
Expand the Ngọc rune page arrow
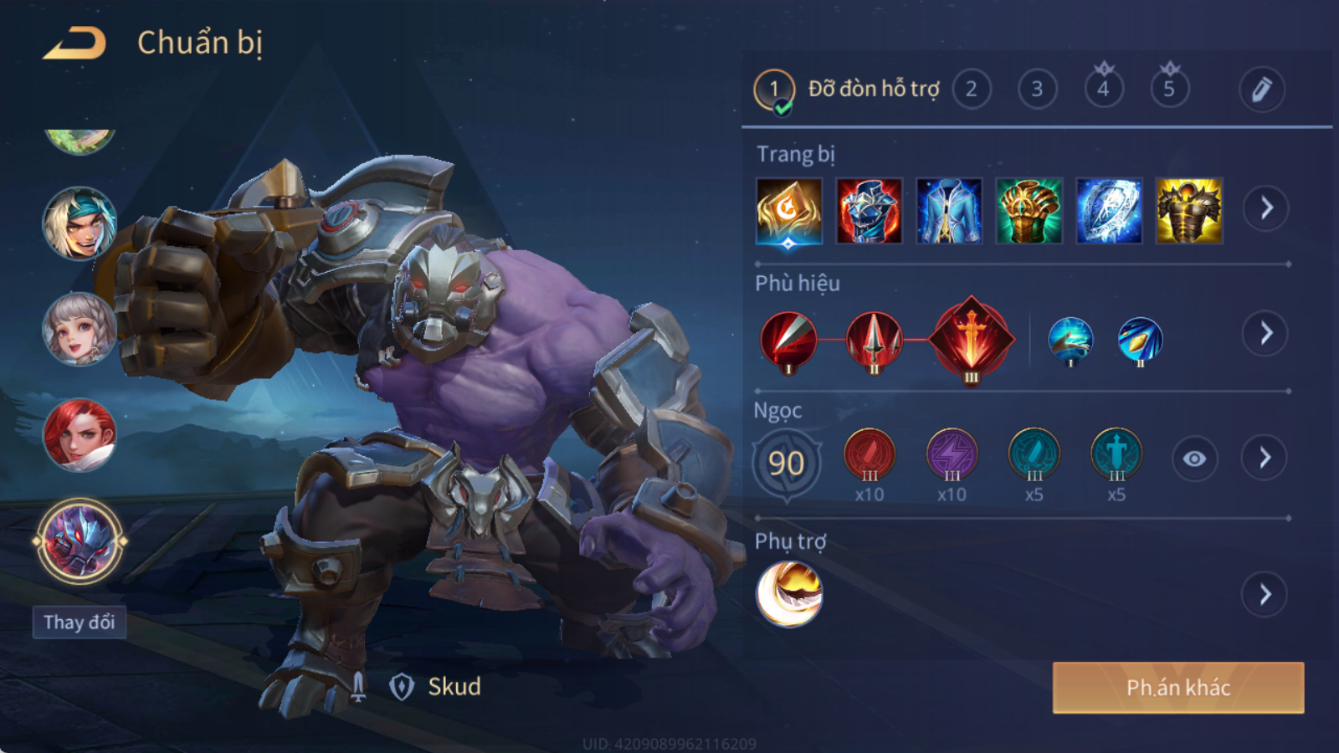click(1265, 458)
